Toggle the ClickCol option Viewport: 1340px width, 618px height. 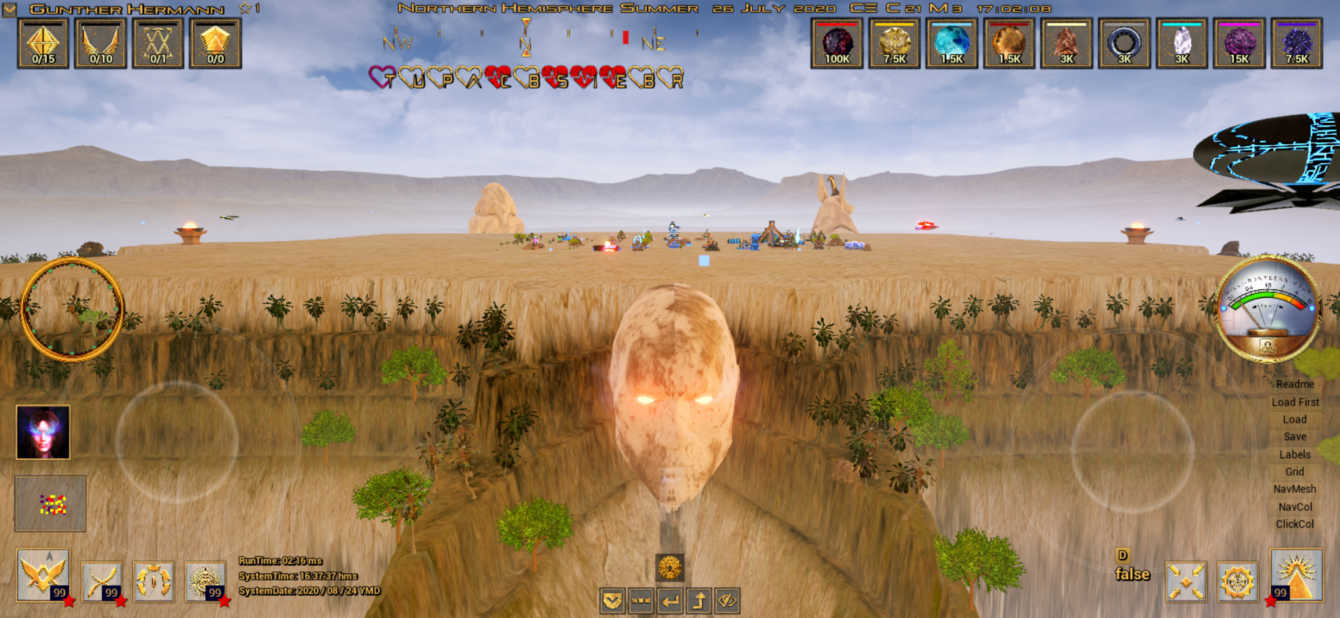[1295, 524]
